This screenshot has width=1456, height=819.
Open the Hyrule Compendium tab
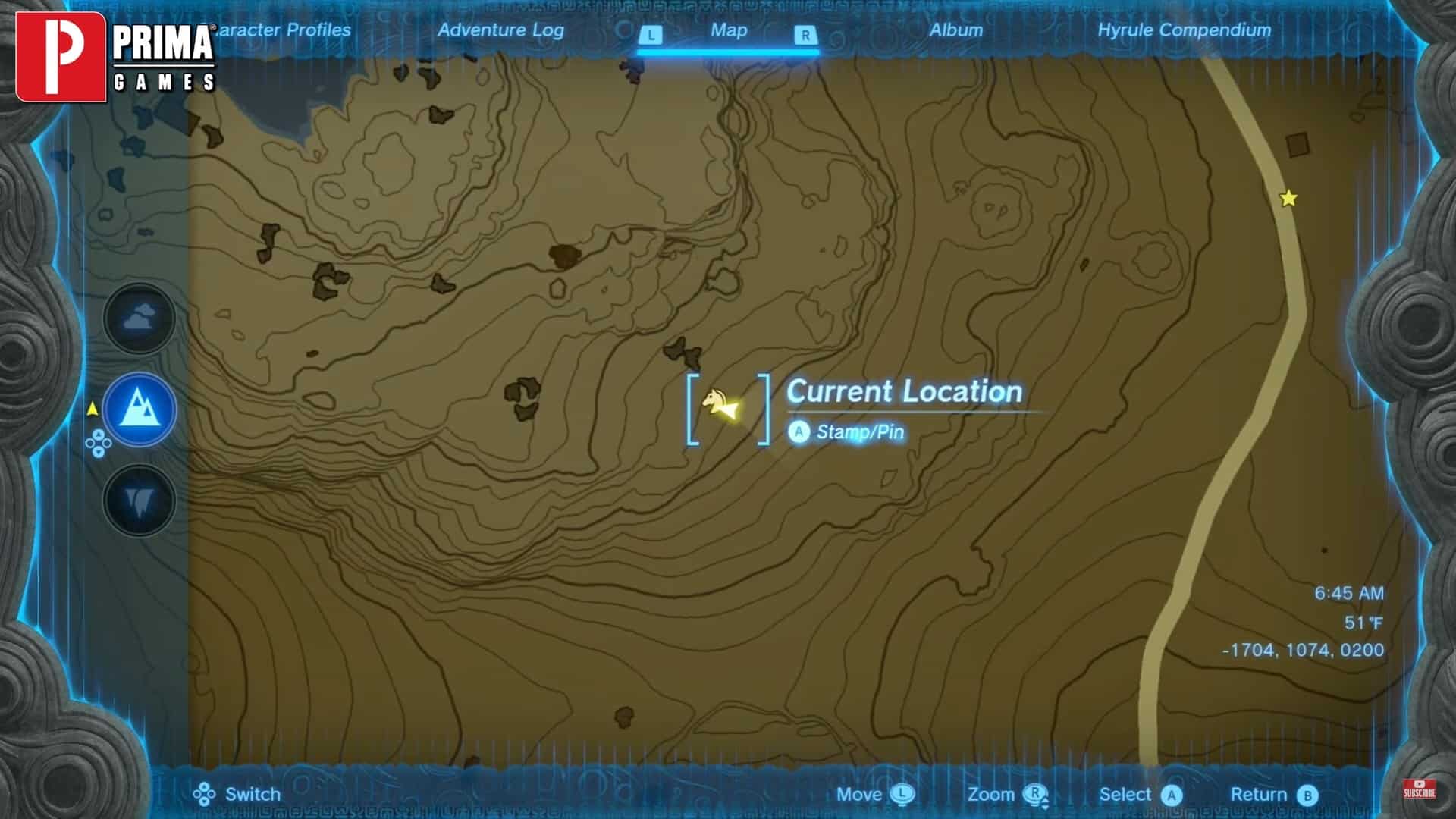[1185, 31]
